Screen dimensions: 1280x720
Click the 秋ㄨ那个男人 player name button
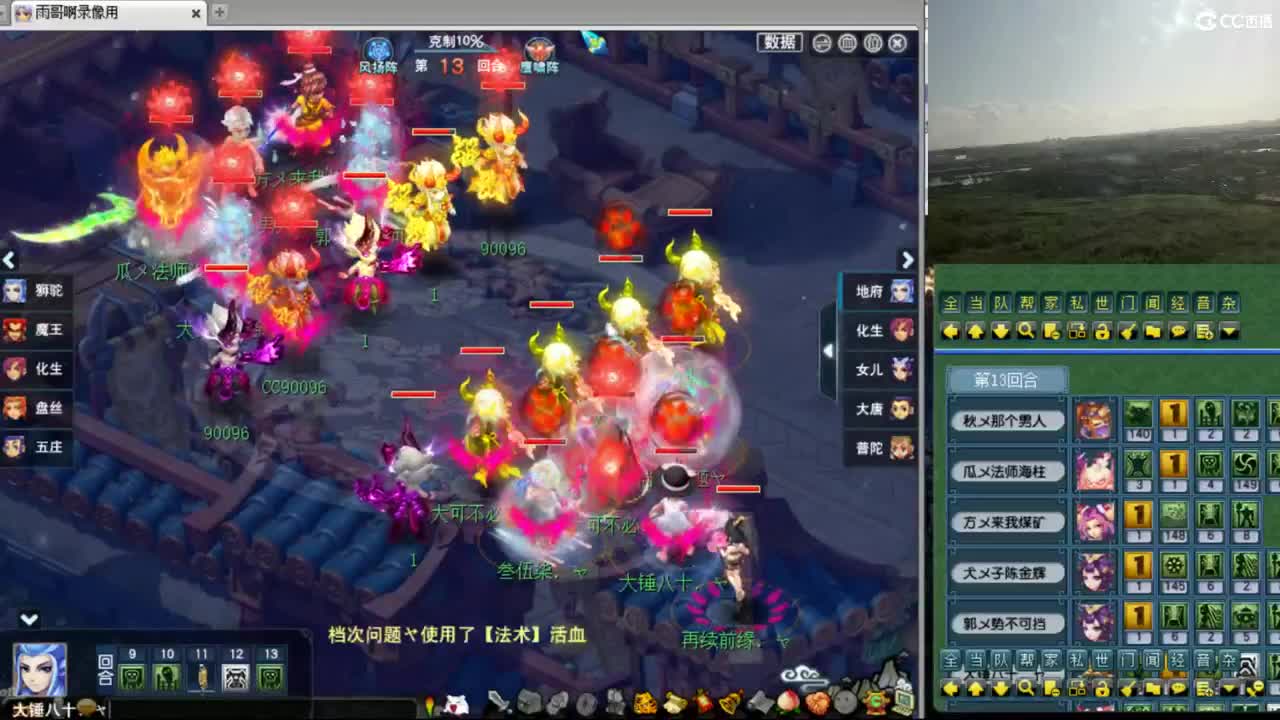[x=1006, y=421]
